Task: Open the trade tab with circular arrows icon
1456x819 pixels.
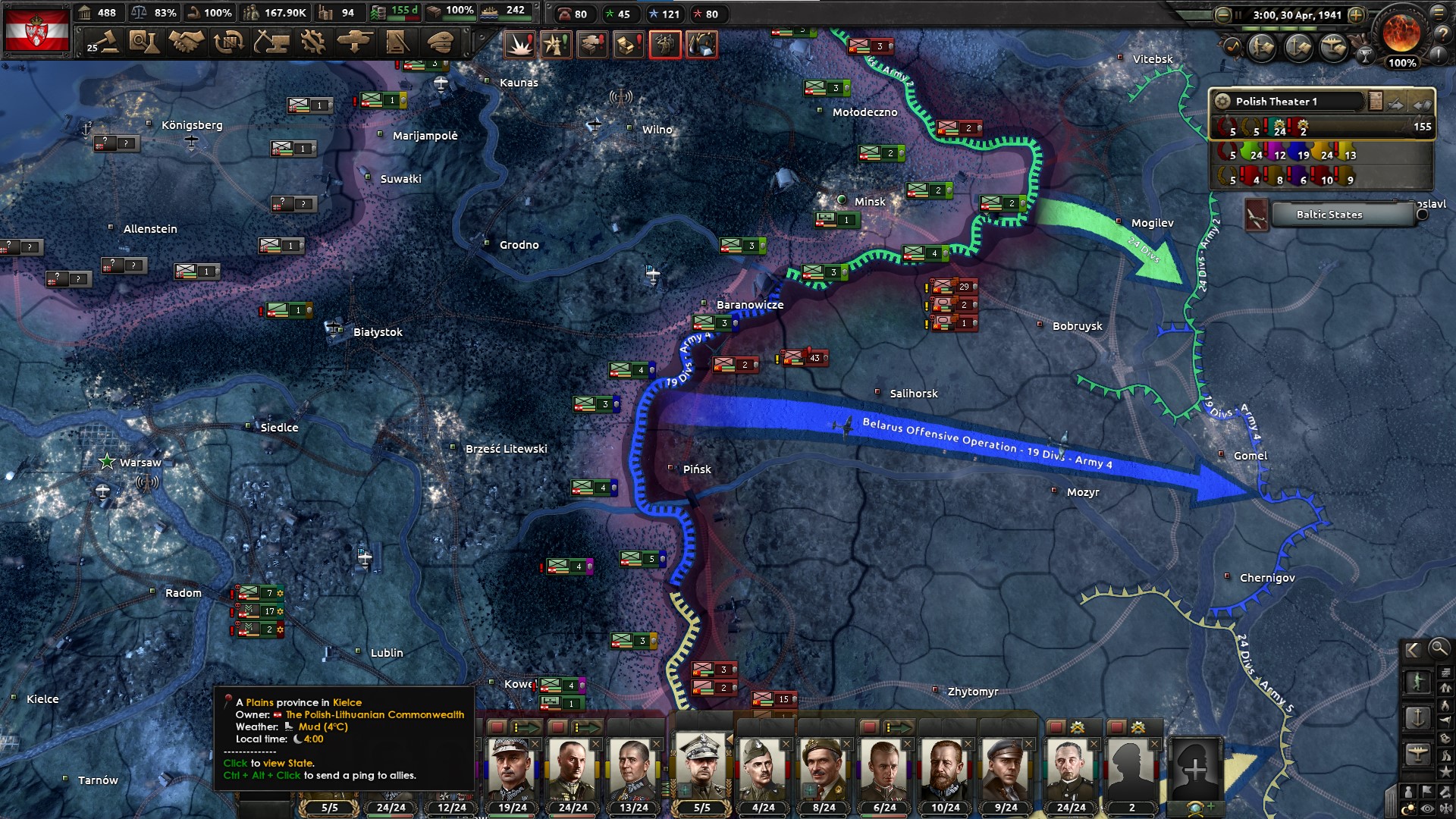Action: 227,43
